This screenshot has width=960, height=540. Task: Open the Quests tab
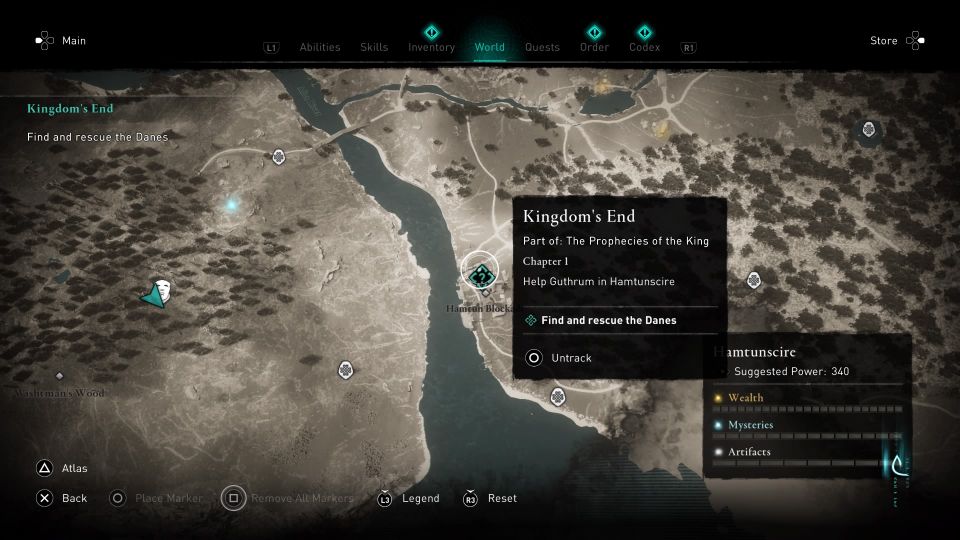[x=542, y=47]
